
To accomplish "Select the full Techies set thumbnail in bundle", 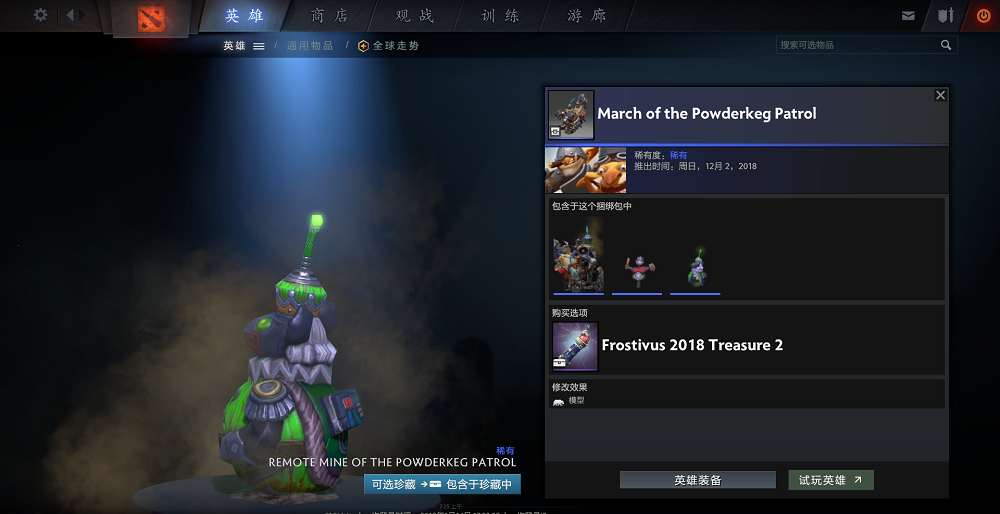I will pyautogui.click(x=578, y=260).
